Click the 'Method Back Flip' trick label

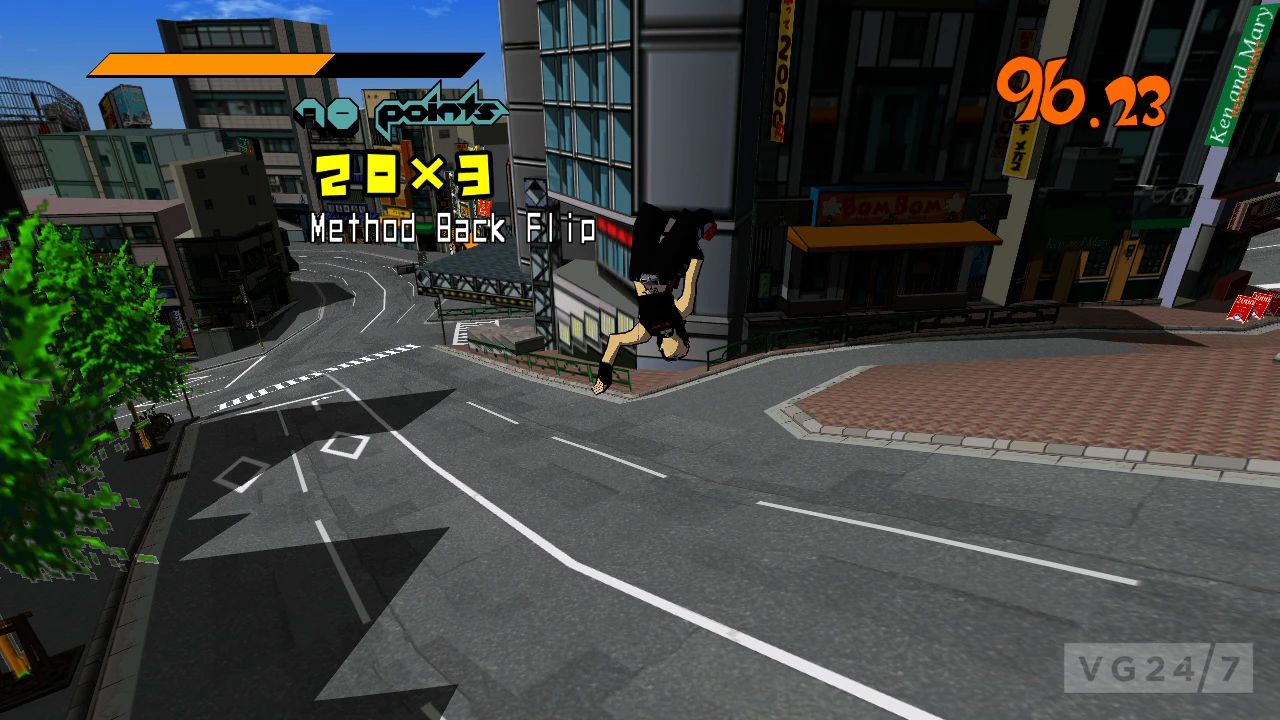(452, 230)
